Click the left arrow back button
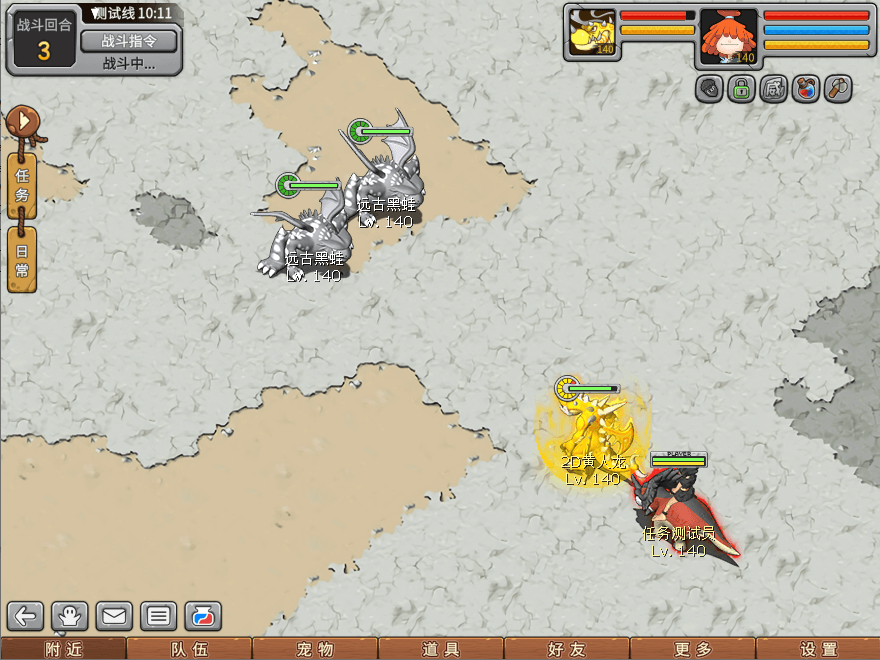The height and width of the screenshot is (660, 880). click(x=27, y=616)
